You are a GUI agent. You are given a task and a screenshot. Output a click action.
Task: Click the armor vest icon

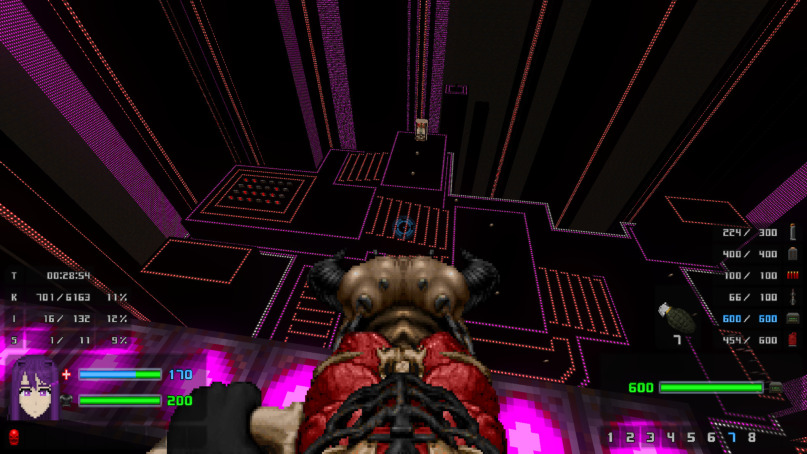tap(67, 400)
